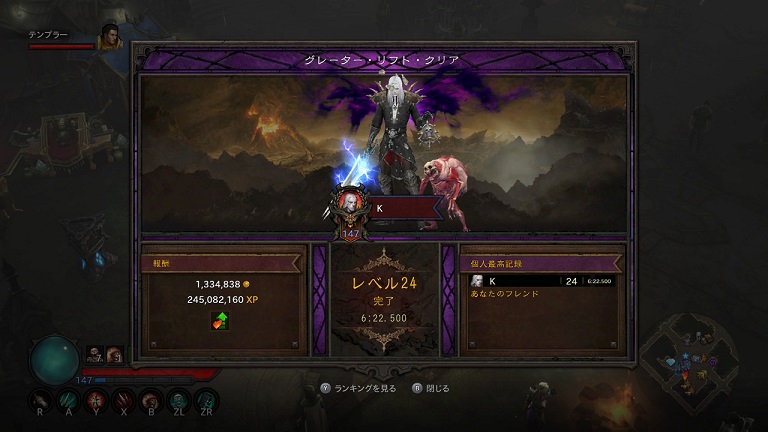This screenshot has width=768, height=432.
Task: Activate the claw skill on X
Action: click(x=122, y=399)
